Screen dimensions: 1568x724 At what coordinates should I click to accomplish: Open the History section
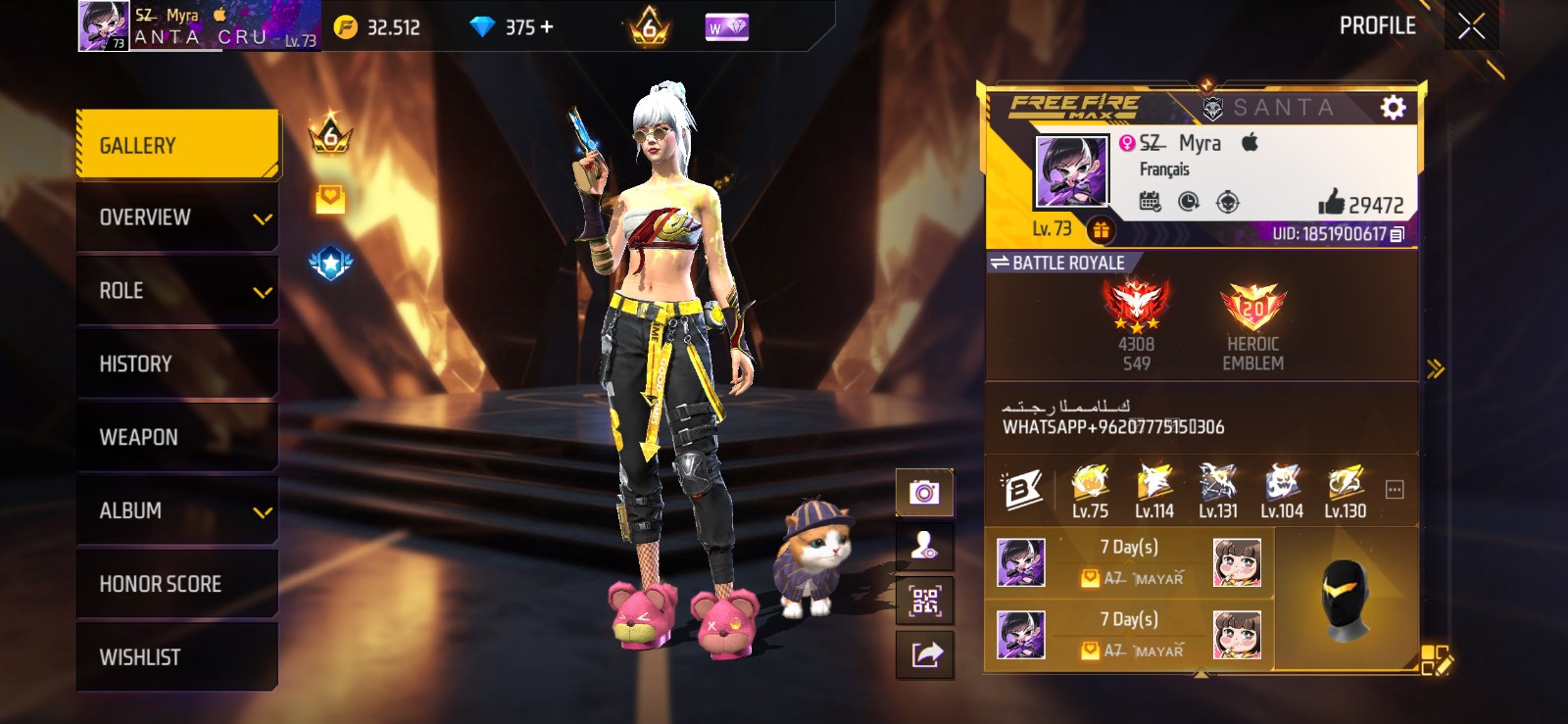(177, 364)
